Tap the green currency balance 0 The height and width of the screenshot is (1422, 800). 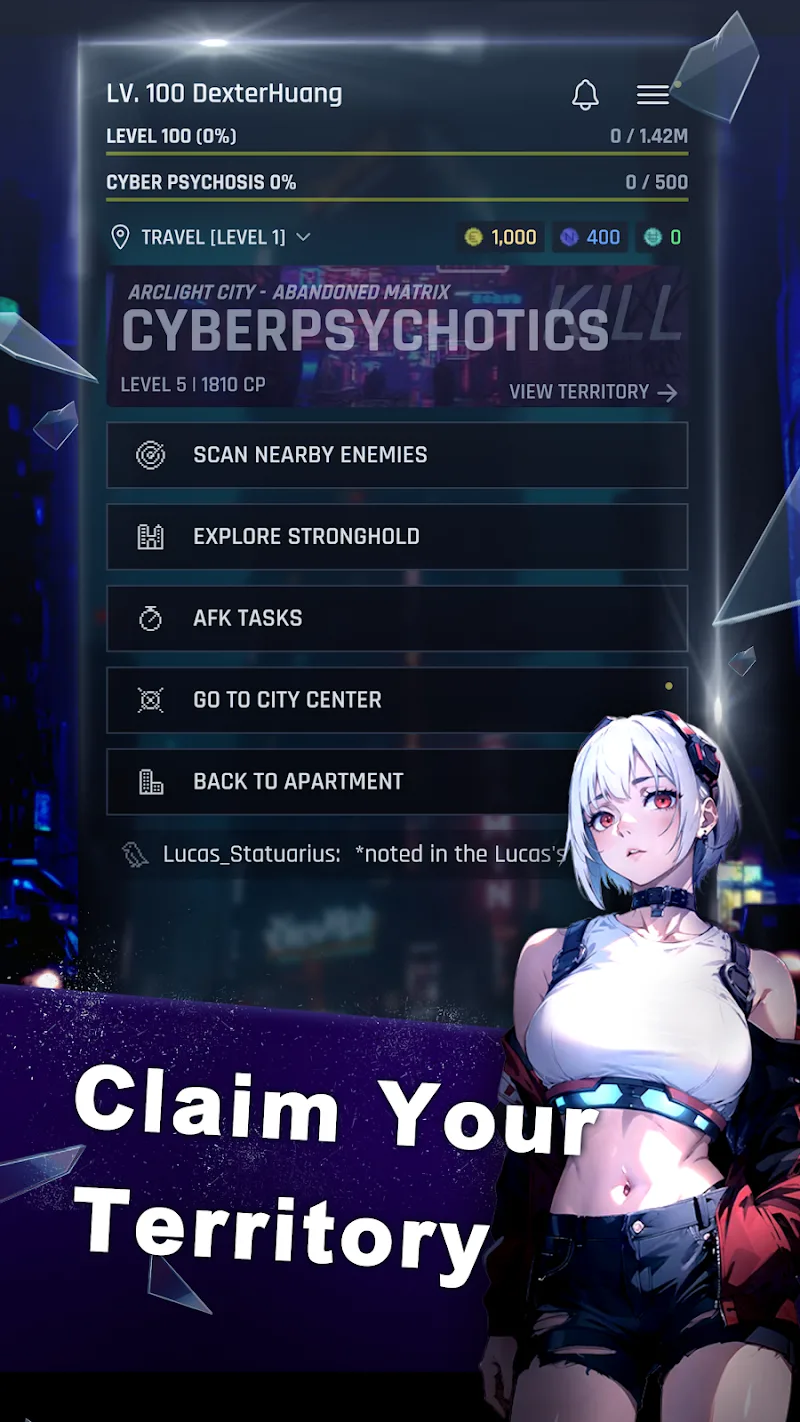pos(662,237)
